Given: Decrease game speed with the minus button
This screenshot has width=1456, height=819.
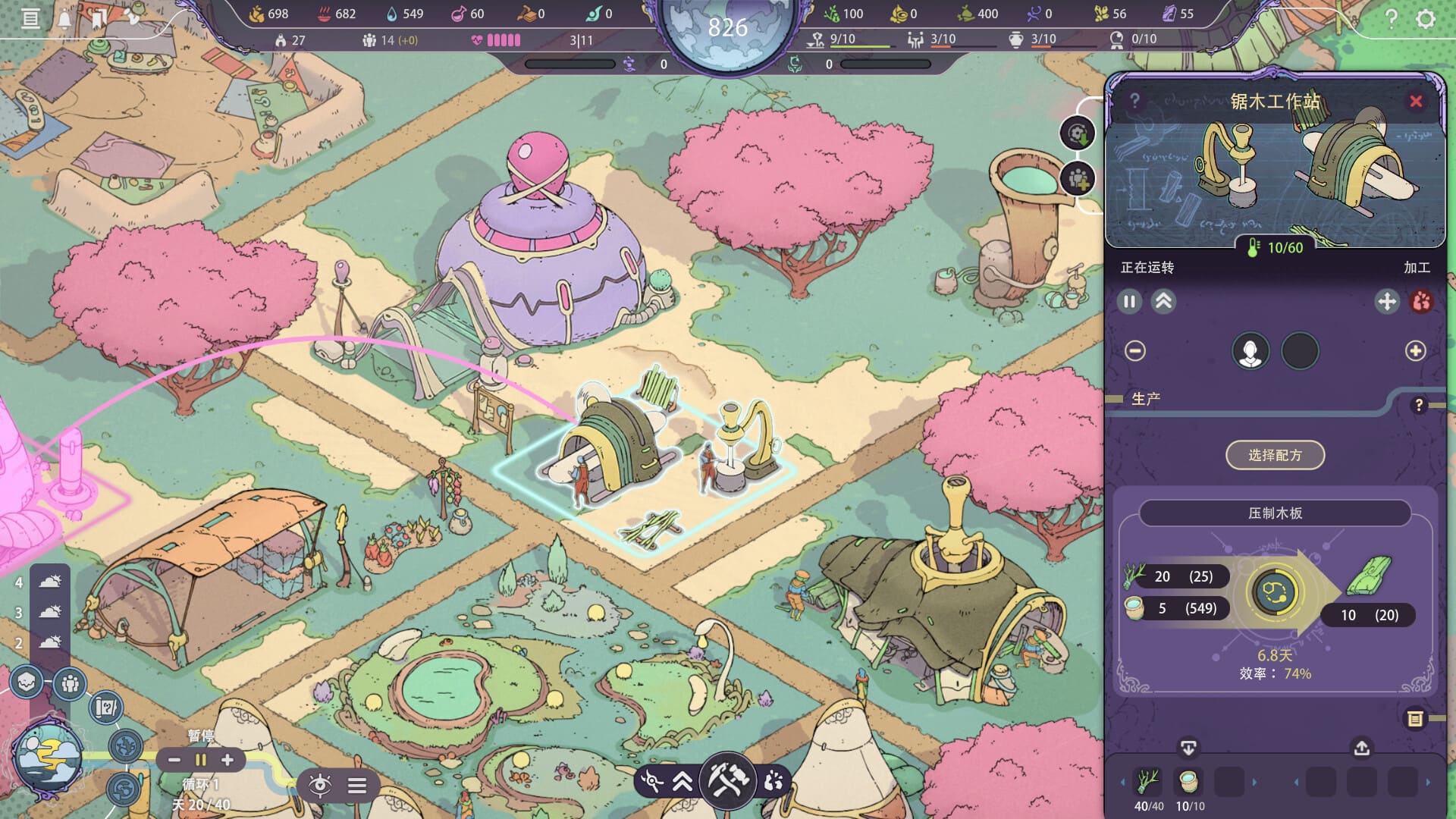Looking at the screenshot, I should (174, 760).
